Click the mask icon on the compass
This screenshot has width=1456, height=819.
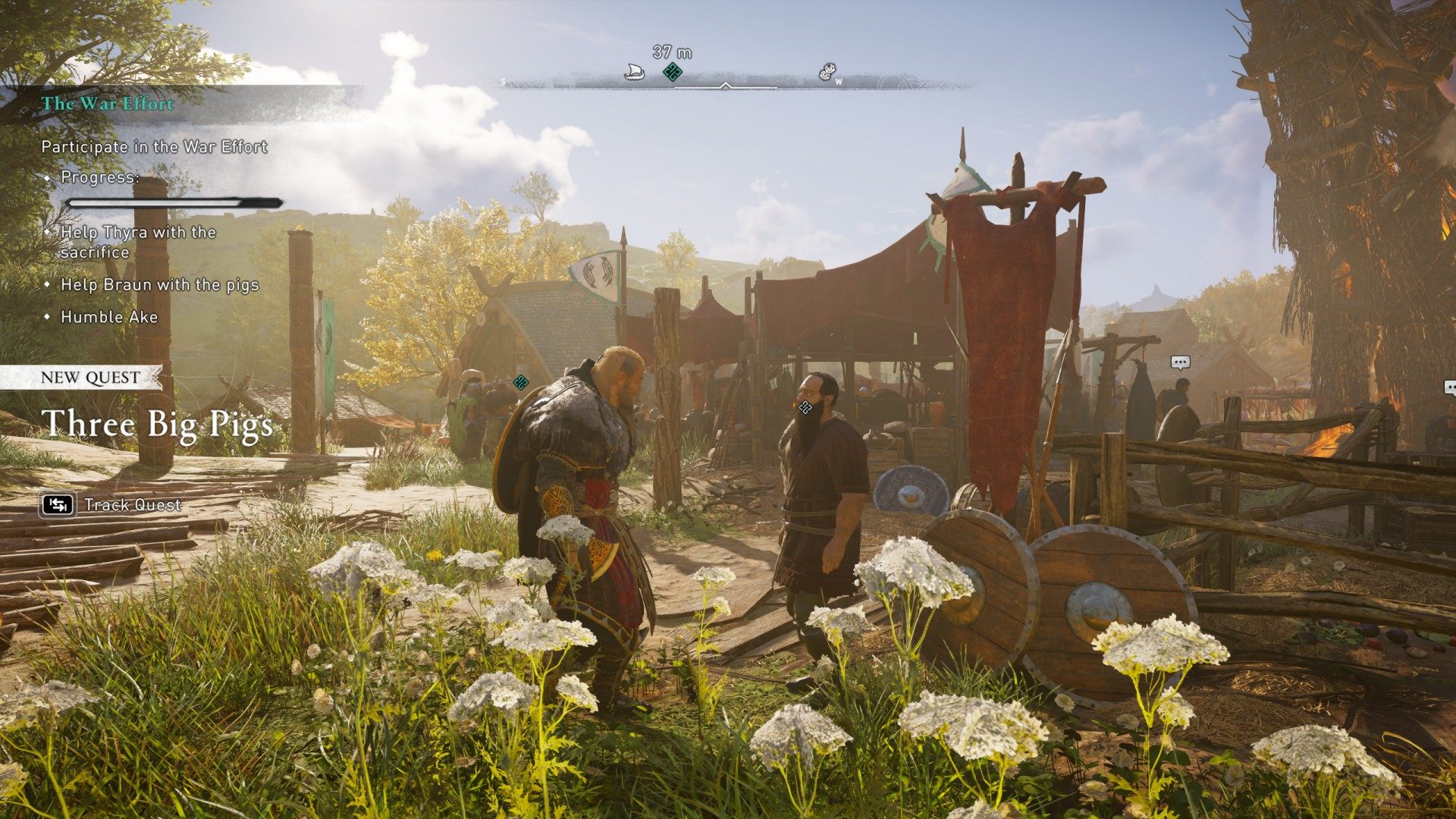[x=827, y=73]
